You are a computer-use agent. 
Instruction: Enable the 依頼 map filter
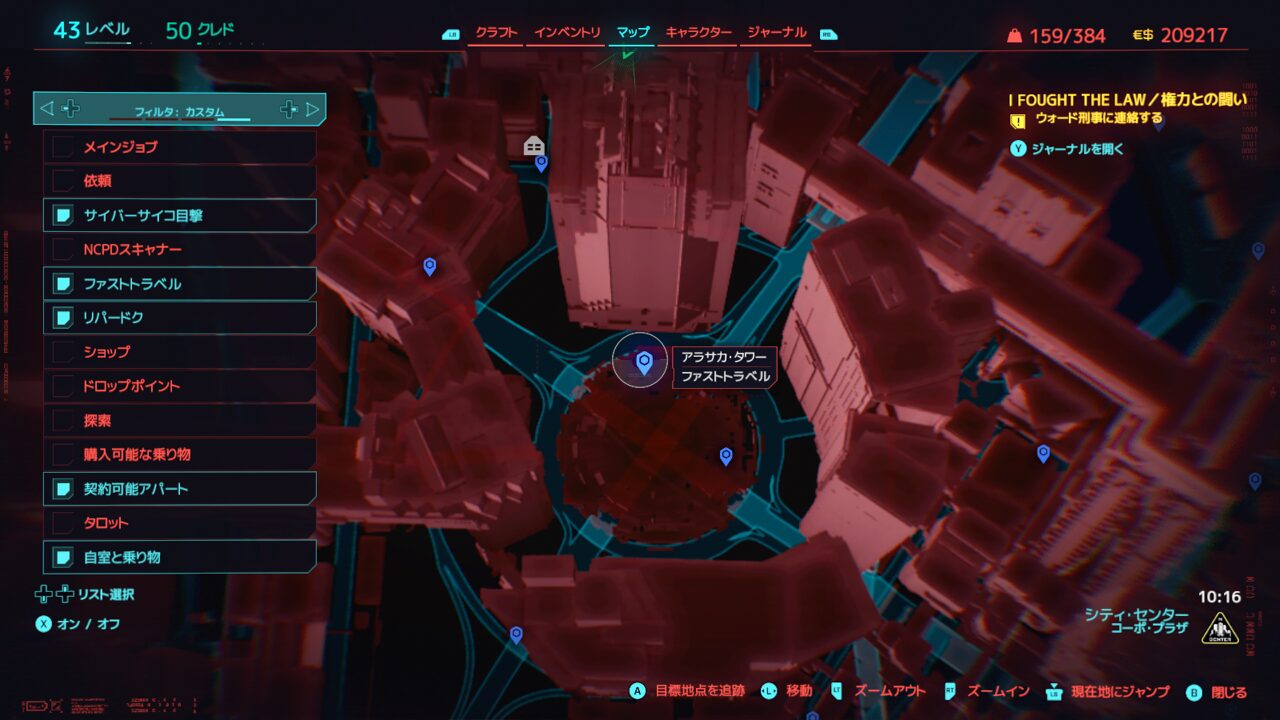point(180,181)
